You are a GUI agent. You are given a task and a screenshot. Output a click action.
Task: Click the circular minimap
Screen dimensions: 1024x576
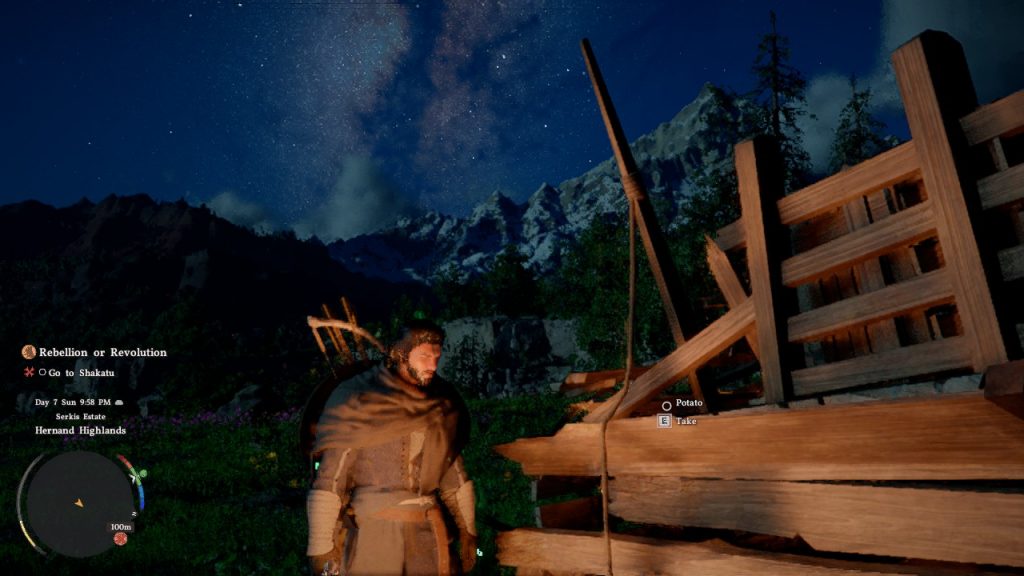(80, 502)
